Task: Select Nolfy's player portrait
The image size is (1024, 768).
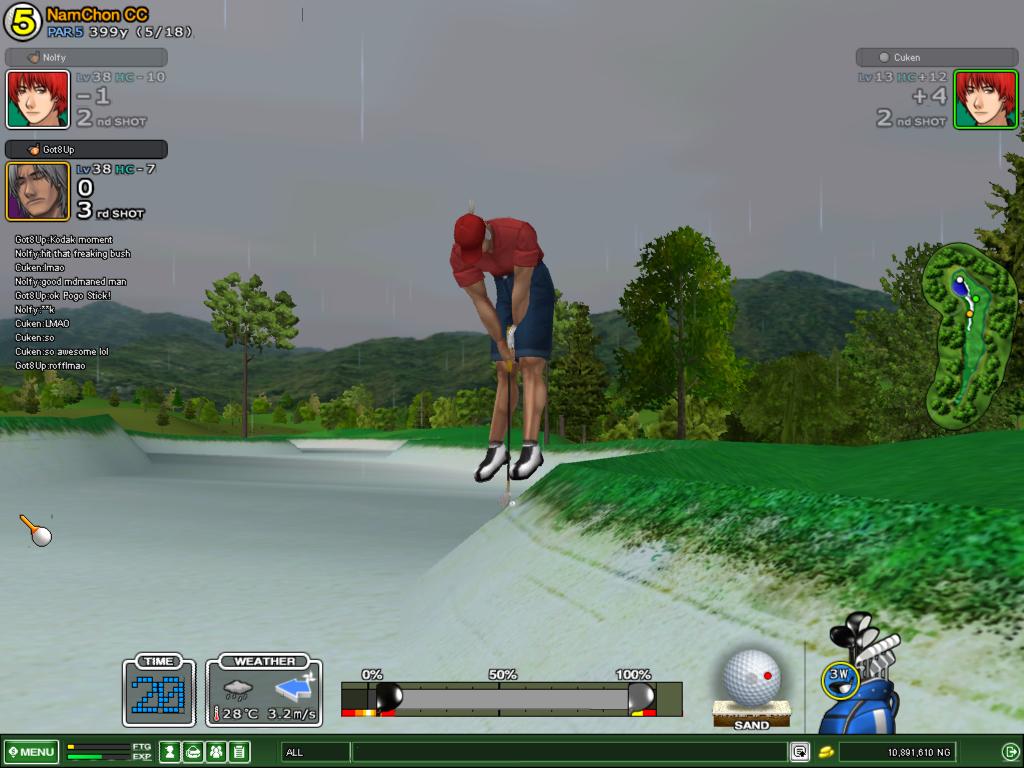Action: coord(38,99)
